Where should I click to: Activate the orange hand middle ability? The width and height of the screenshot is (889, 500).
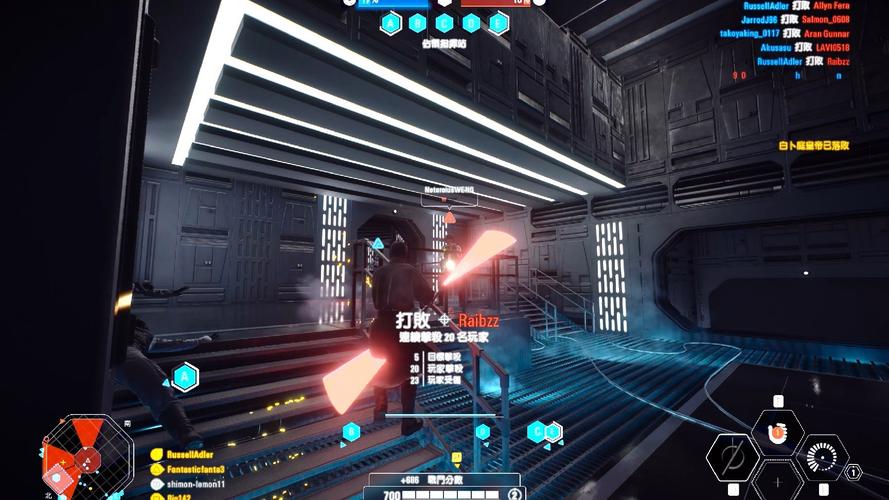778,433
